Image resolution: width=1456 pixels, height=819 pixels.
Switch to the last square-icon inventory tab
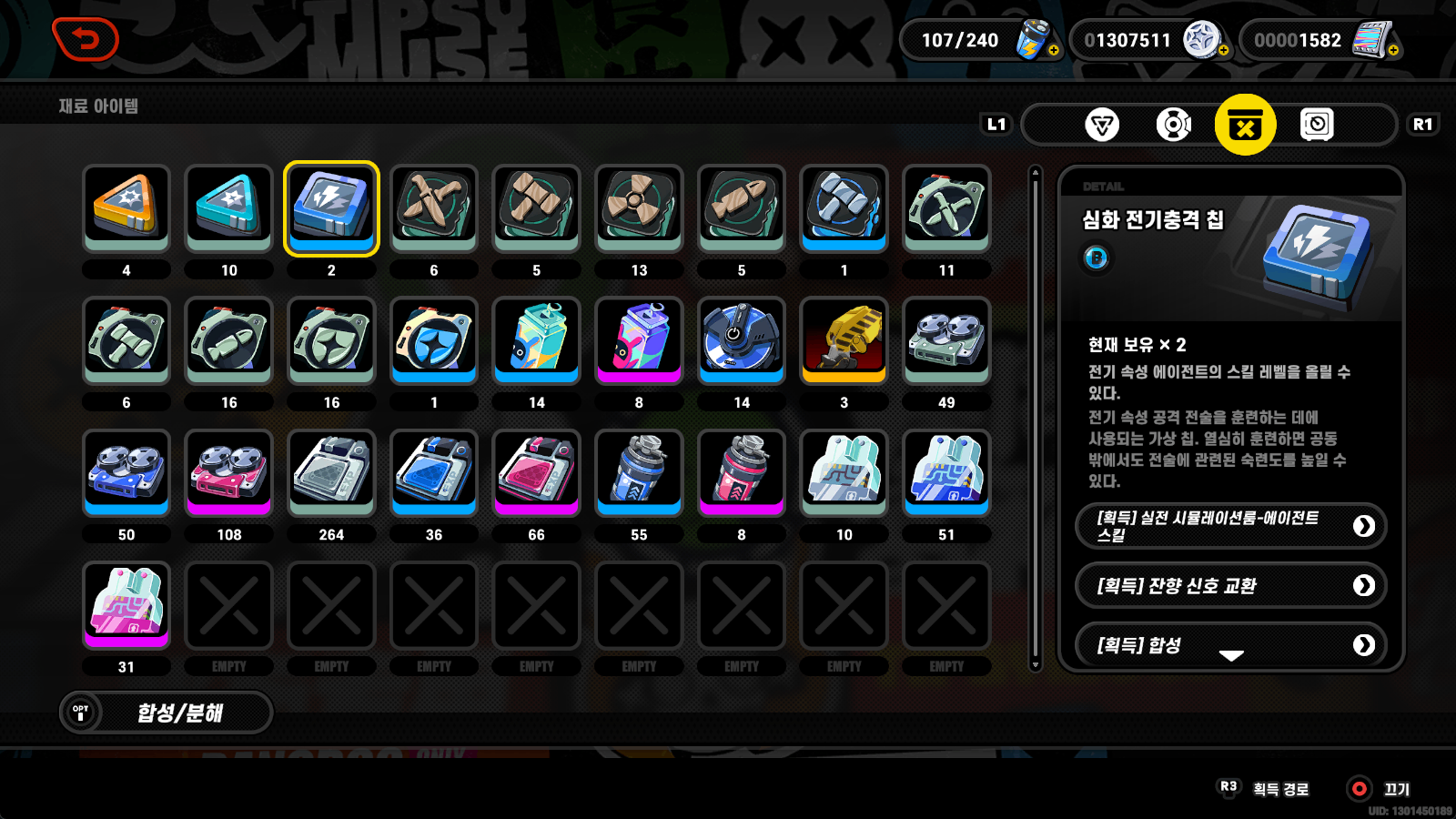coord(1317,125)
